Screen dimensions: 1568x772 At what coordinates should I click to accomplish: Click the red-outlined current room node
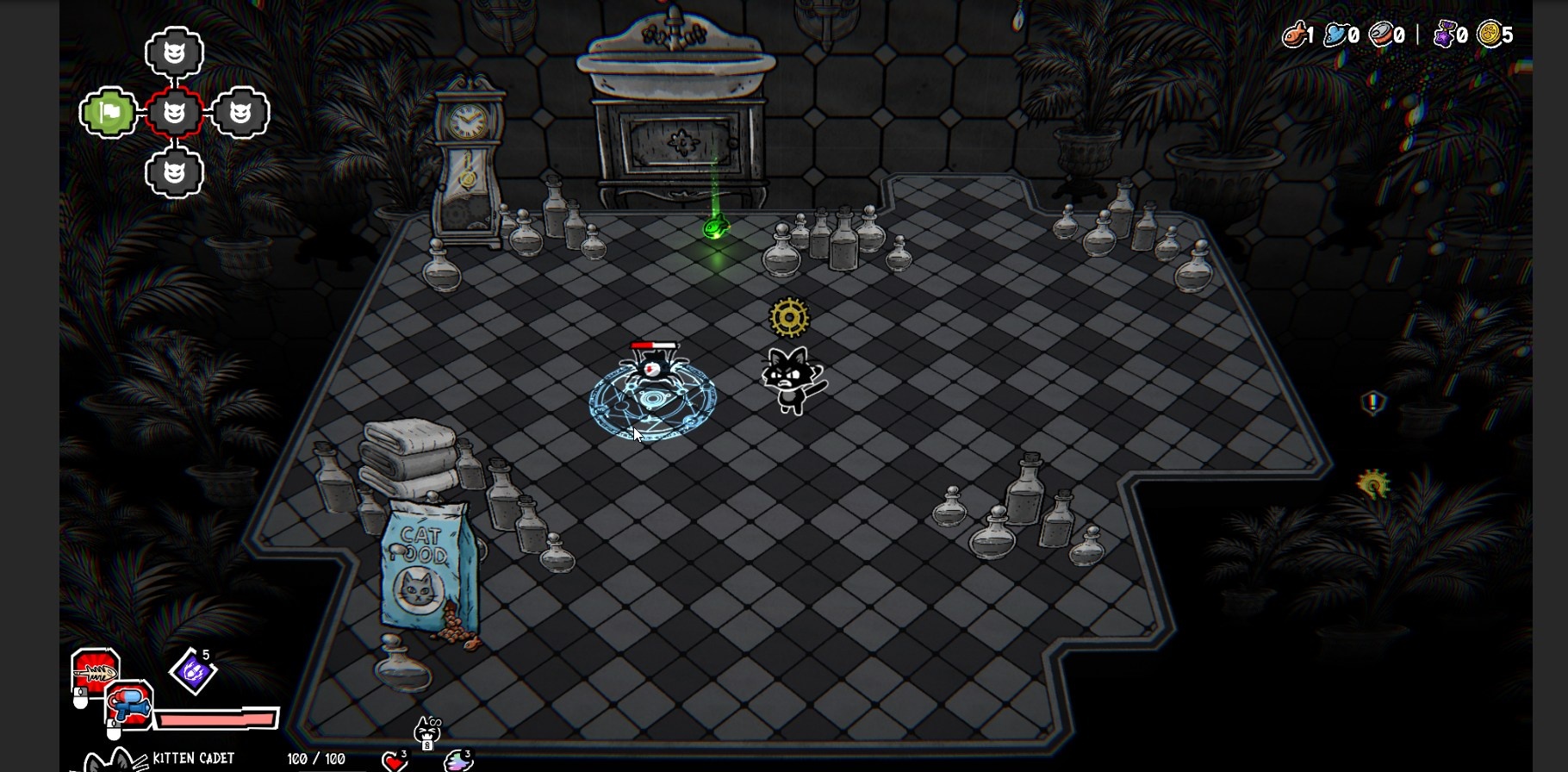click(174, 113)
